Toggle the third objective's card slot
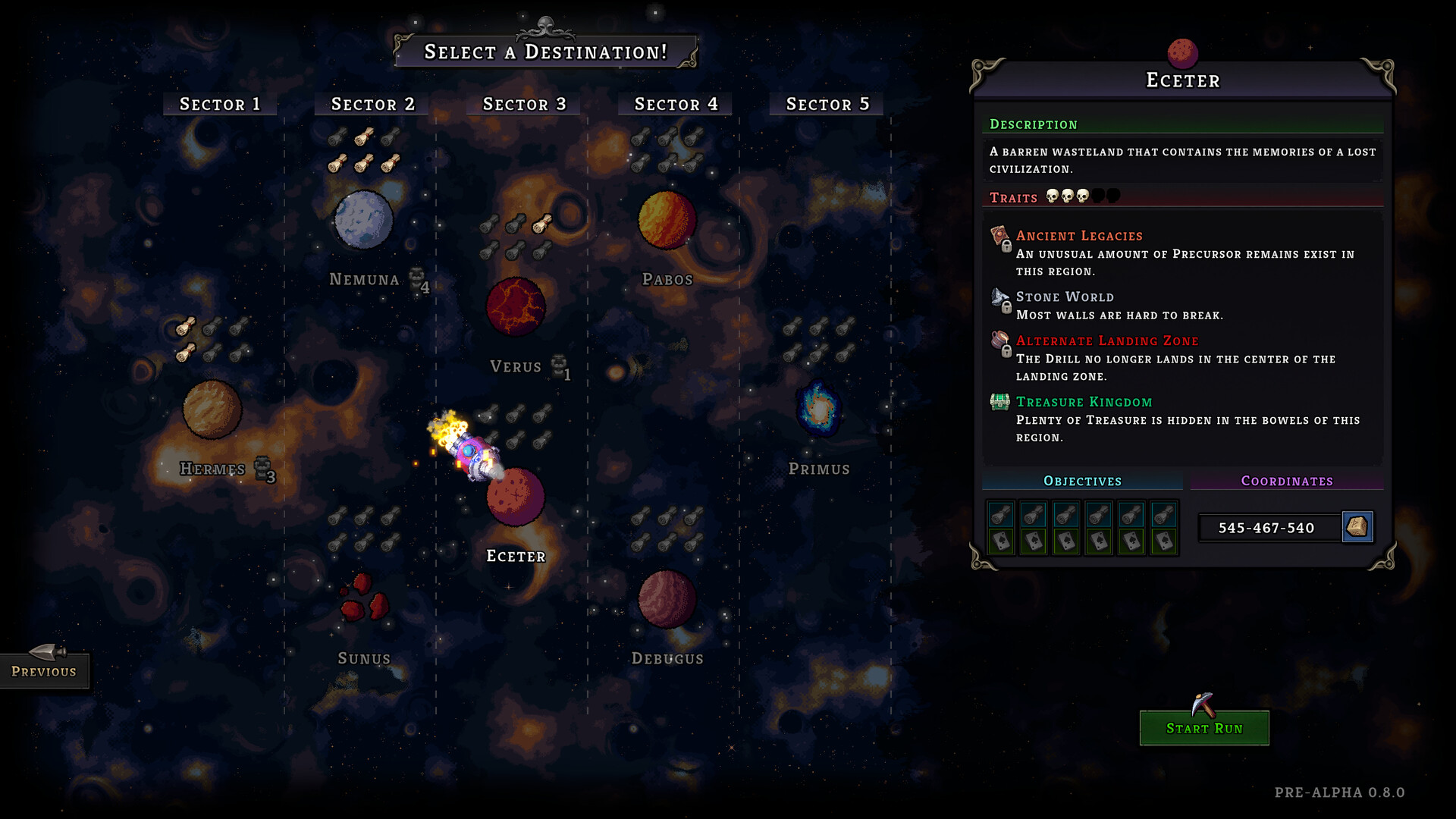This screenshot has width=1456, height=819. pos(1065,541)
